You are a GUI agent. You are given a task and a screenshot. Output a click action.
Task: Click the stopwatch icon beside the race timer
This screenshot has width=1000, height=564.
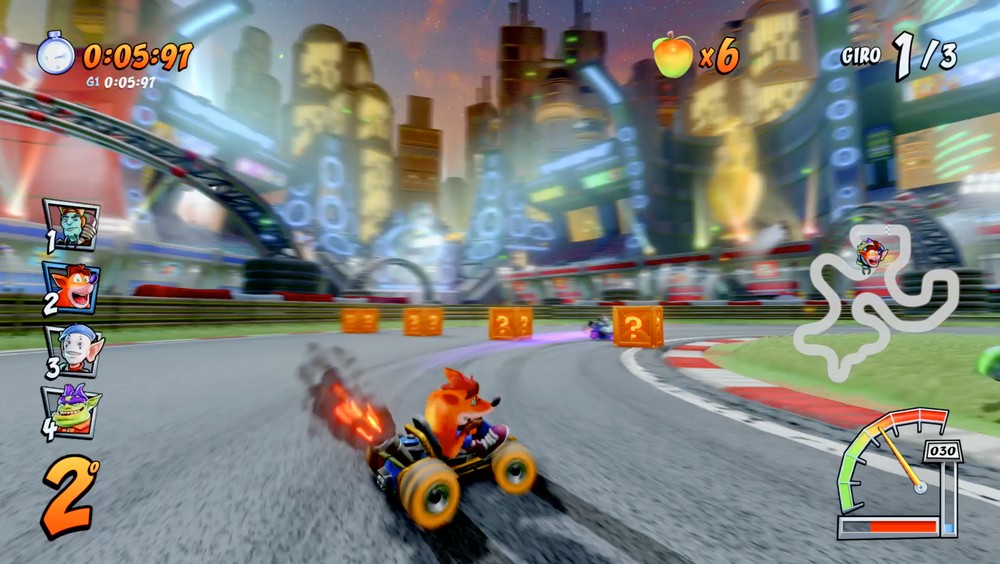click(56, 53)
